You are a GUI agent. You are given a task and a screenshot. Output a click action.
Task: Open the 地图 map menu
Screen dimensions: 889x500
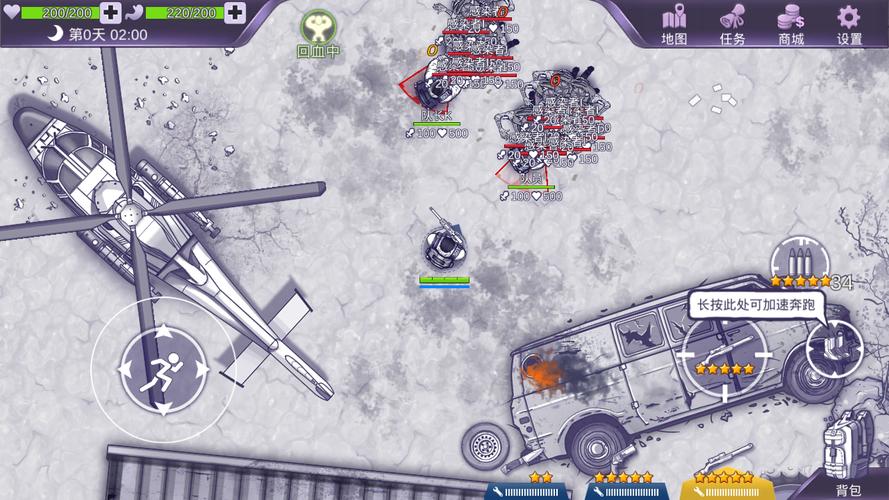(x=675, y=23)
